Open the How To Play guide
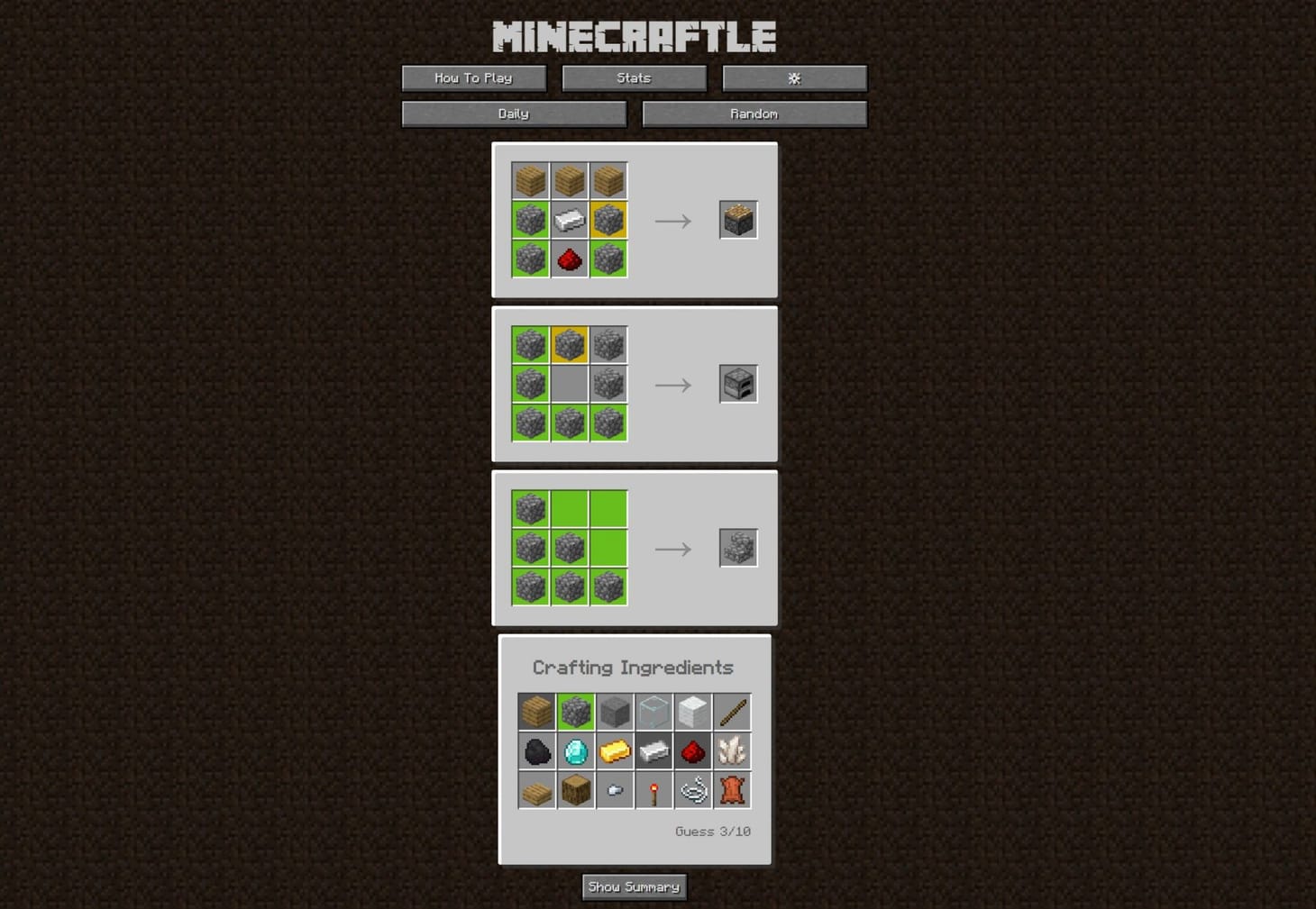Viewport: 1316px width, 909px height. tap(473, 77)
